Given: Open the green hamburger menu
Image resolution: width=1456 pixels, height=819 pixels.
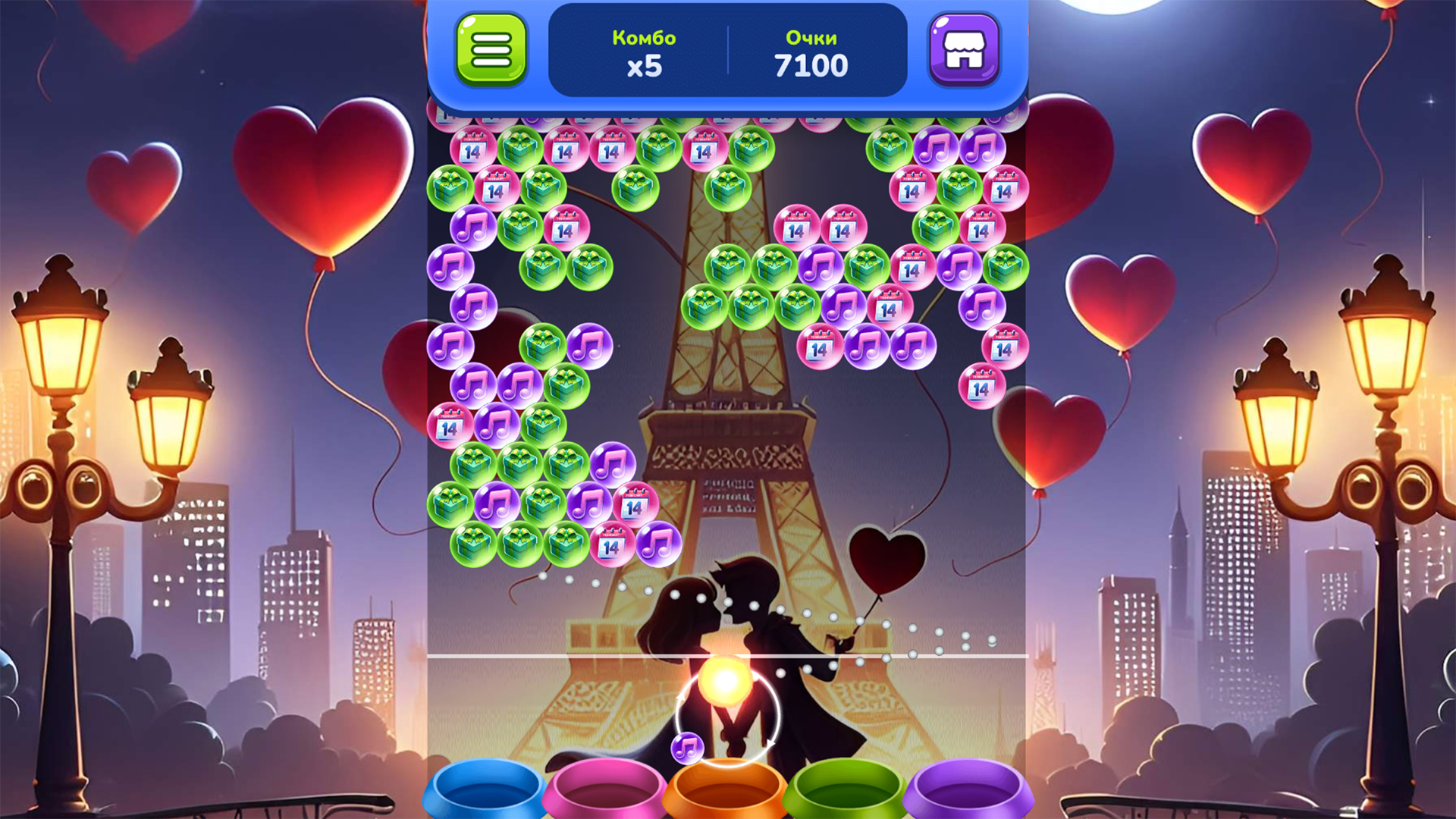Looking at the screenshot, I should click(x=491, y=51).
